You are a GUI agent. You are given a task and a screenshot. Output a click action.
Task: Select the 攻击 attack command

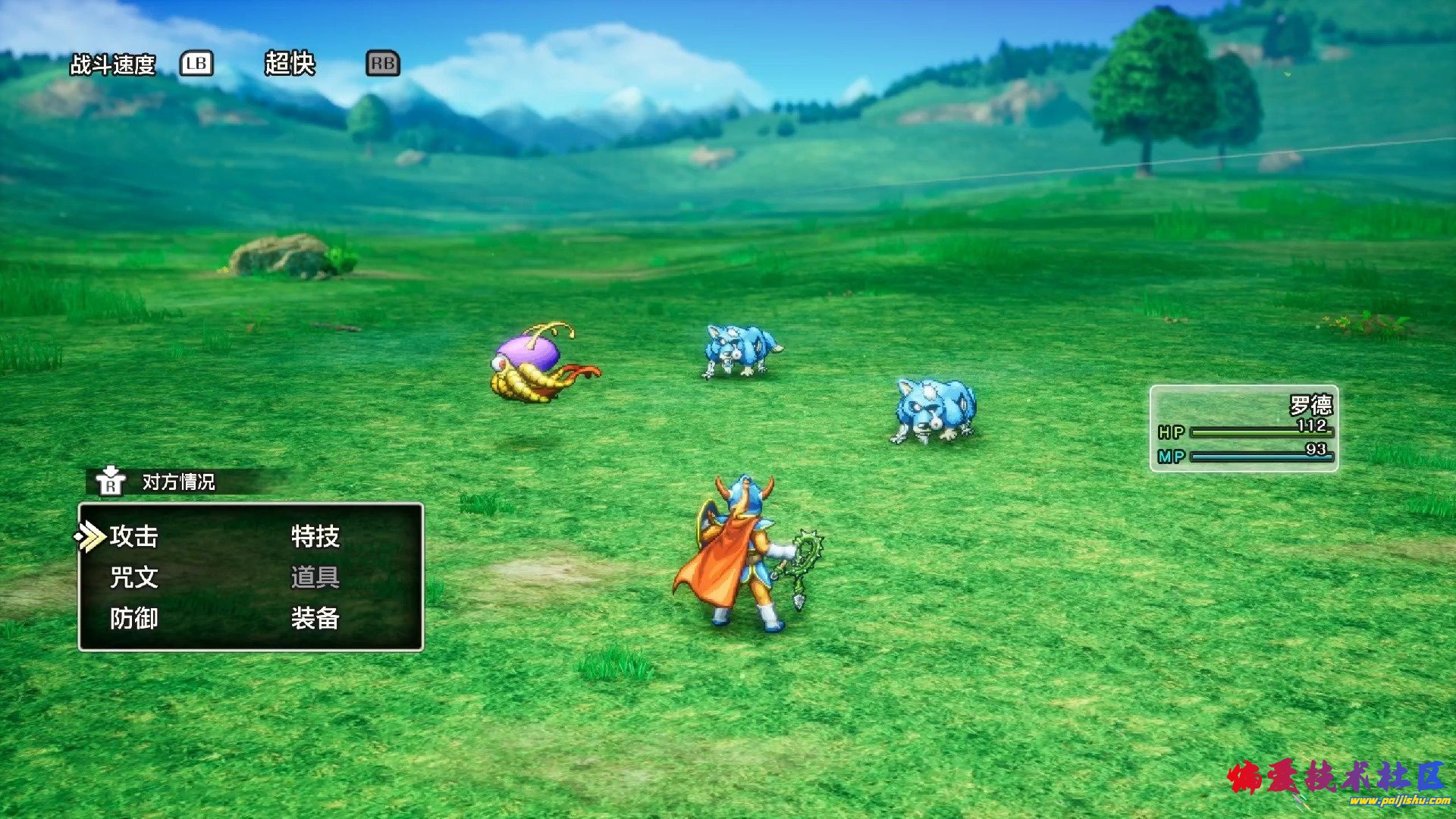click(x=133, y=537)
